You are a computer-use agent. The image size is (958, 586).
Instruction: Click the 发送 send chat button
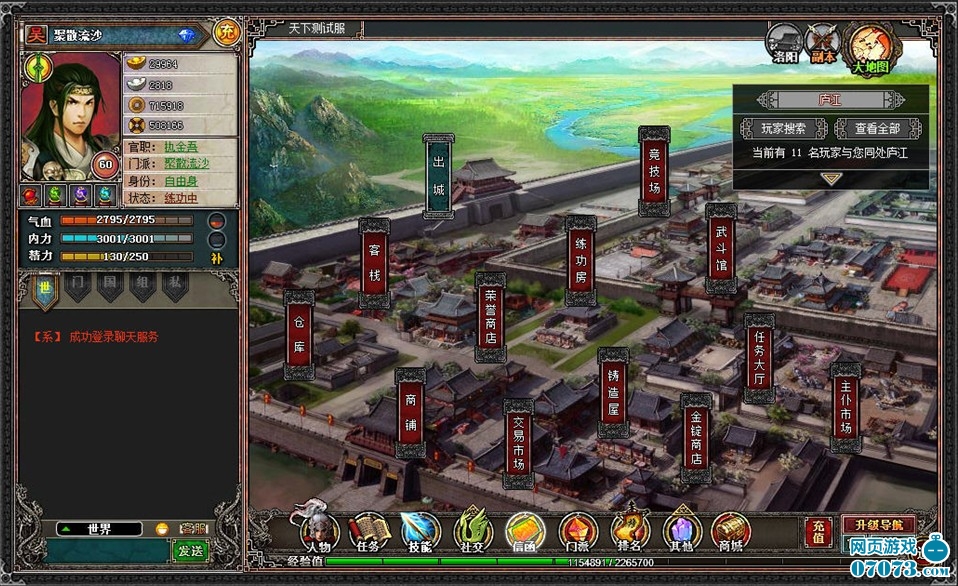coord(189,550)
